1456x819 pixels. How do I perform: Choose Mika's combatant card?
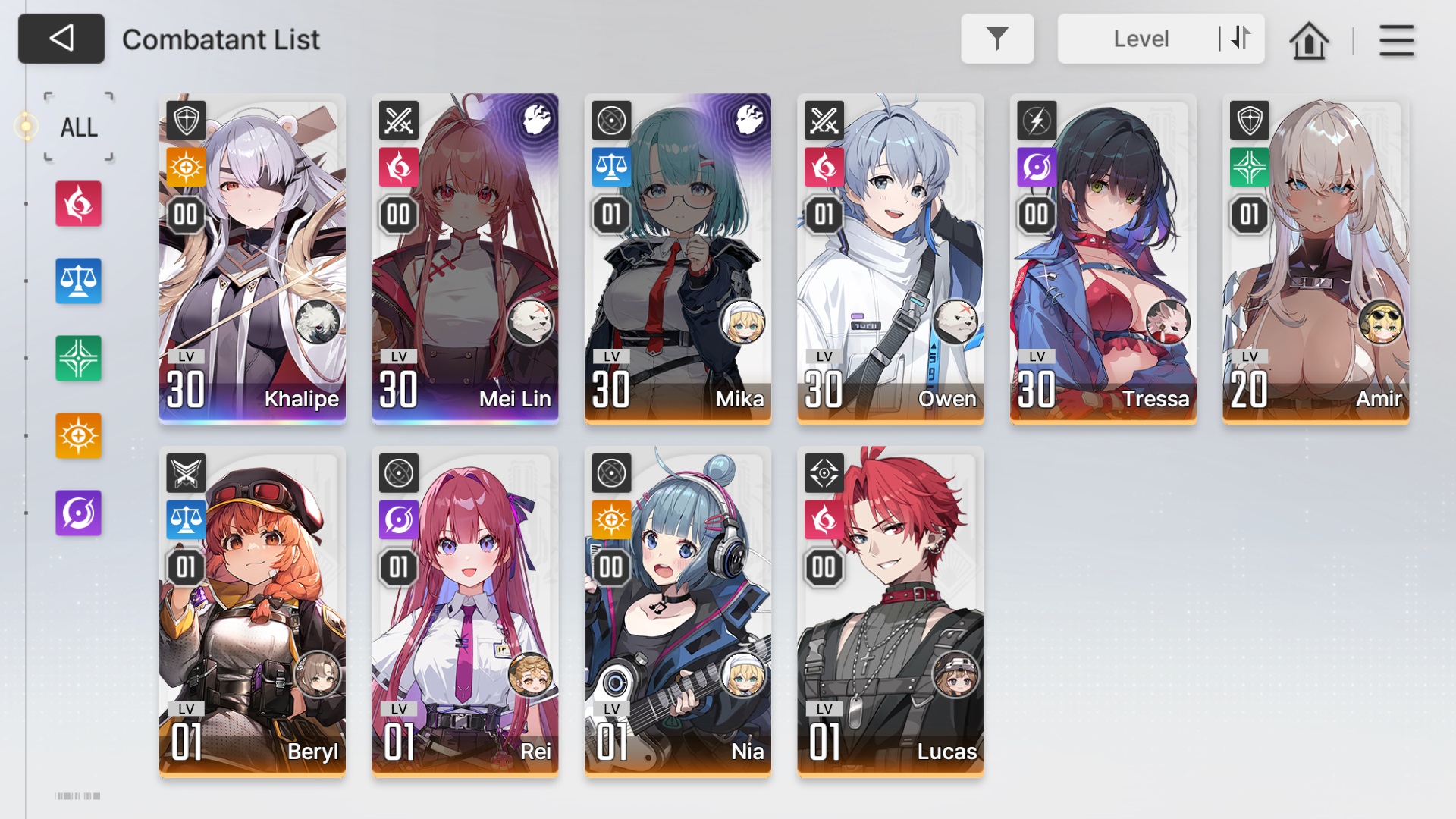pos(677,259)
